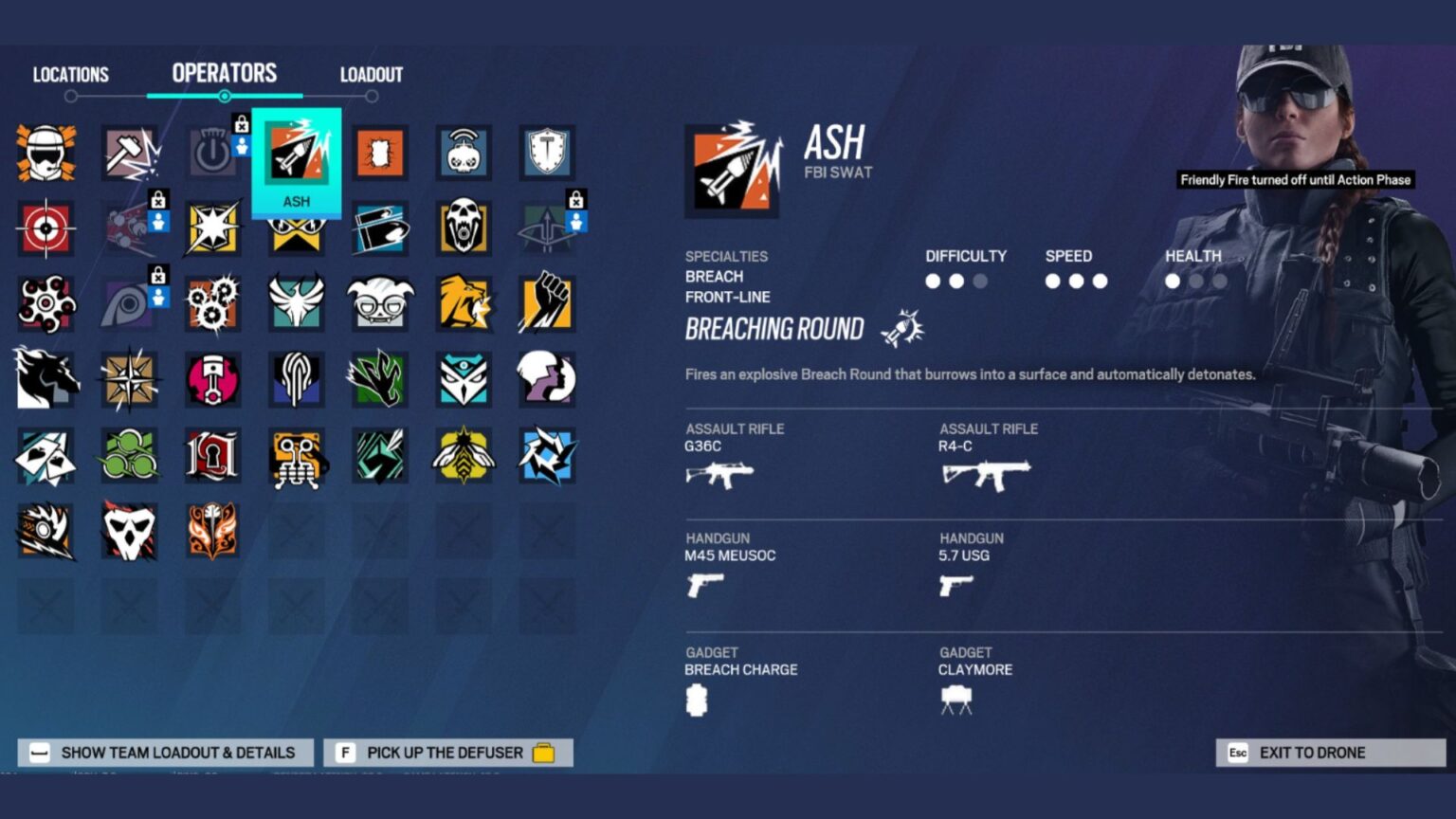Click SHOW TEAM LOADOUT & DETAILS
Image resolution: width=1456 pixels, height=819 pixels.
[163, 752]
